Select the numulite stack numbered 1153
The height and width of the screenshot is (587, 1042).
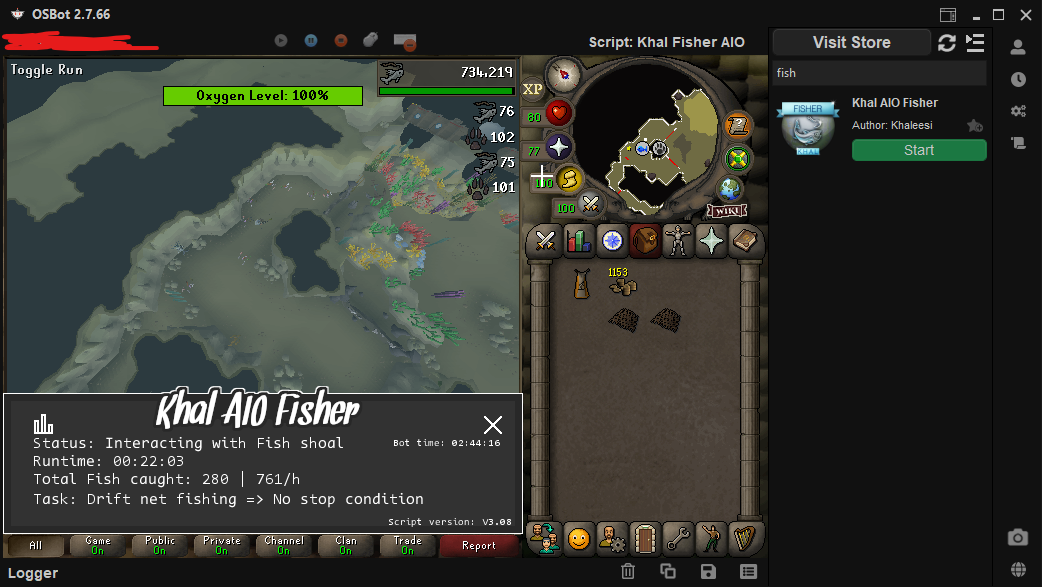coord(624,285)
